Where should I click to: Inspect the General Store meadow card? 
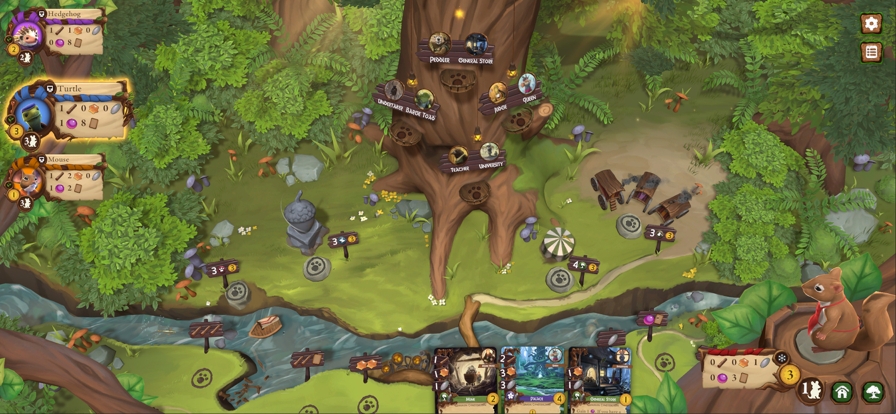tap(476, 45)
